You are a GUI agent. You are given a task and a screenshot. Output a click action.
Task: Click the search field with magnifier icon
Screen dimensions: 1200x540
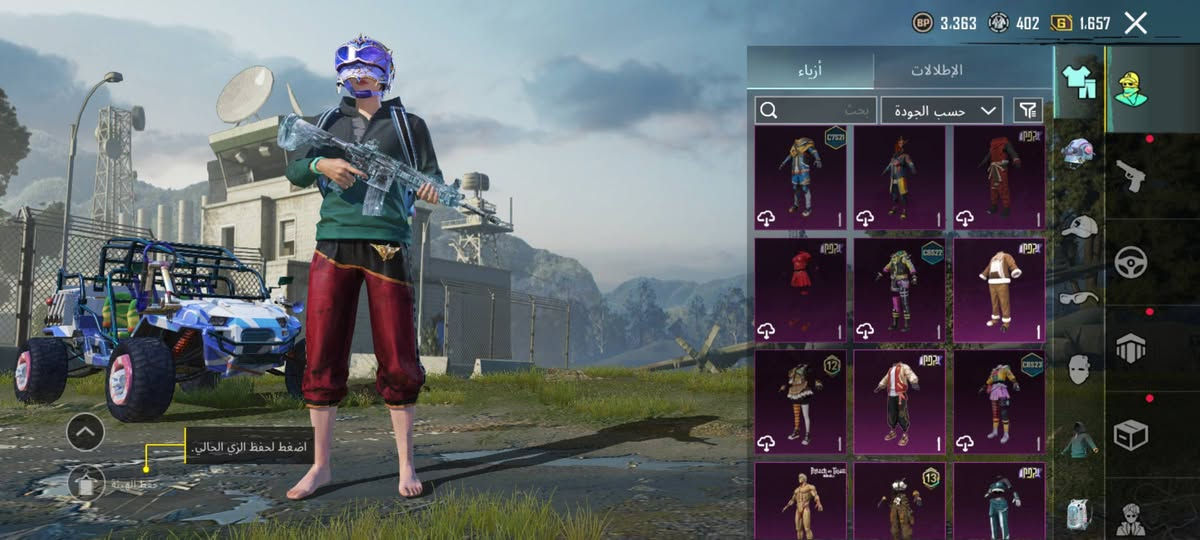tap(816, 110)
